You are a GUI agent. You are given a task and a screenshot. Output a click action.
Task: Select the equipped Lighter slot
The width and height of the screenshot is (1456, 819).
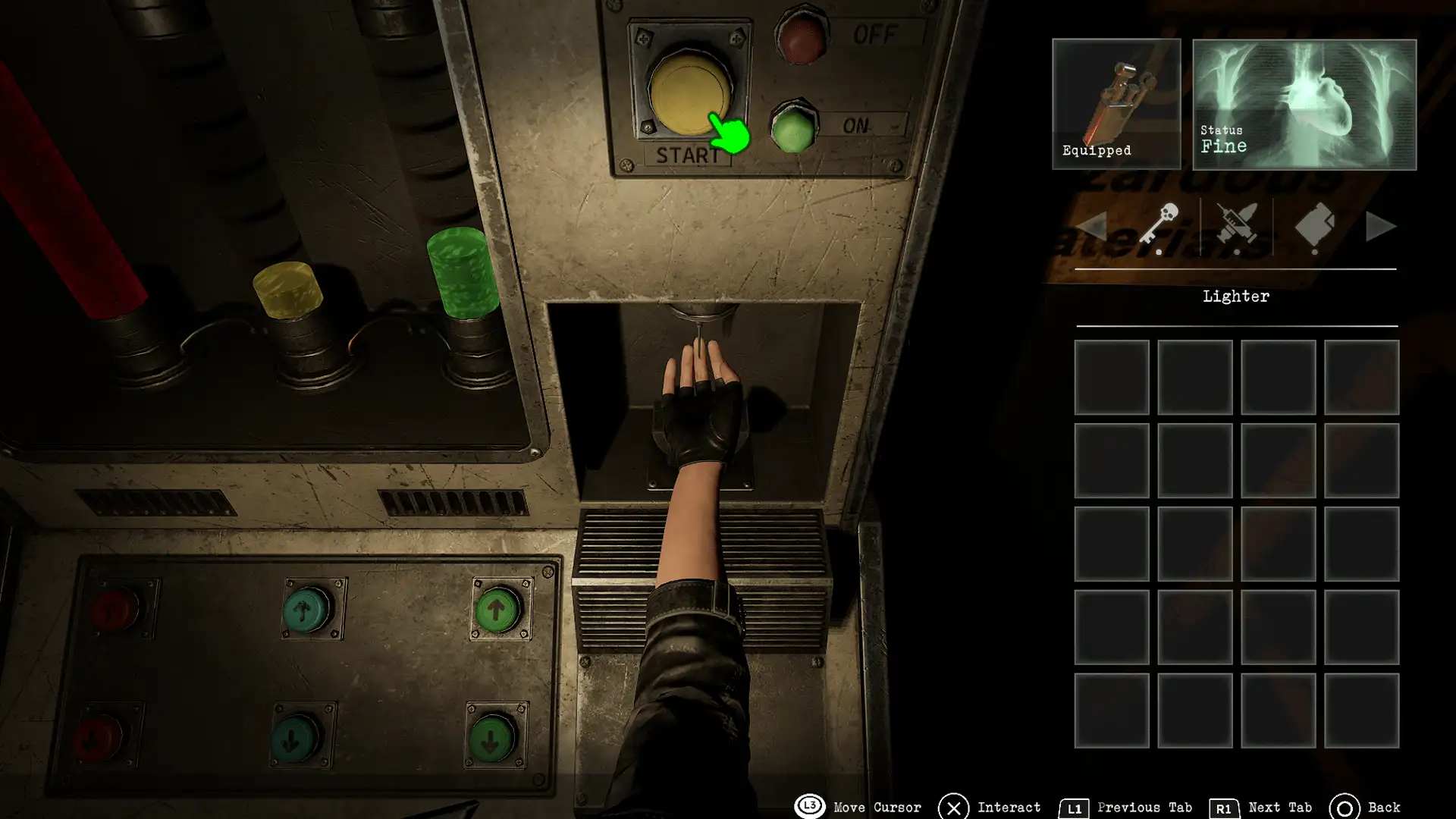pyautogui.click(x=1116, y=104)
